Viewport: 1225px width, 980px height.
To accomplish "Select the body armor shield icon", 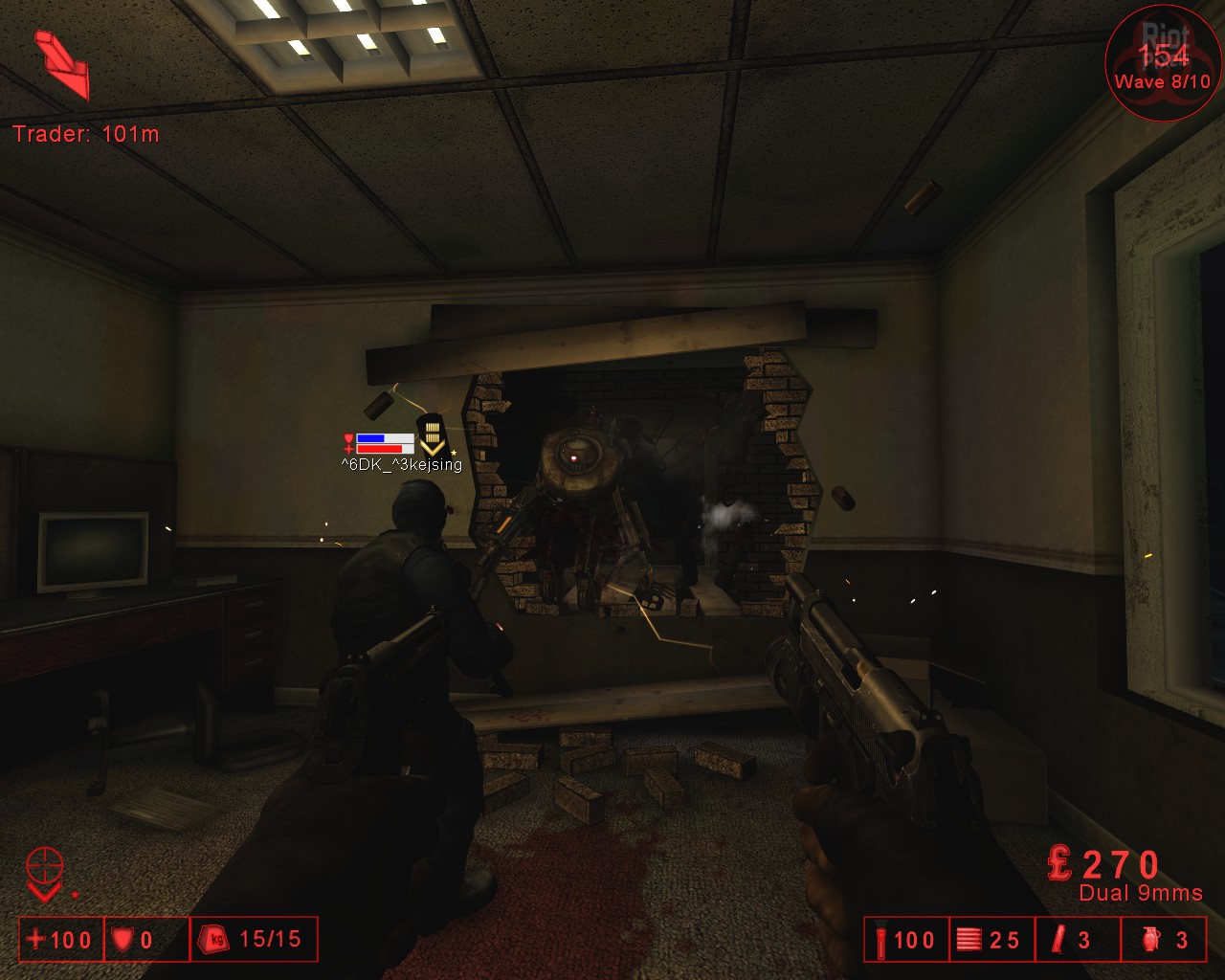I will pyautogui.click(x=122, y=940).
